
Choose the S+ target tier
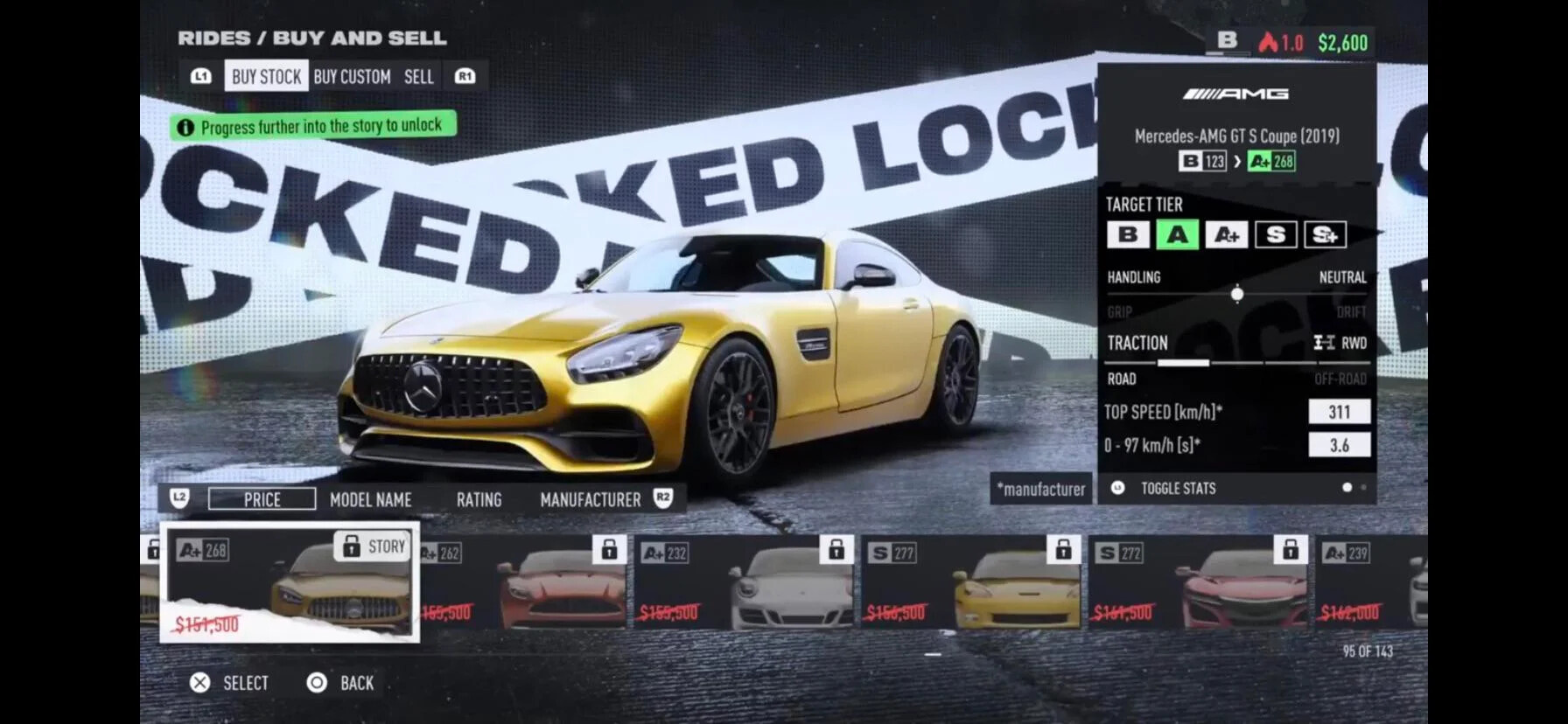point(1325,234)
